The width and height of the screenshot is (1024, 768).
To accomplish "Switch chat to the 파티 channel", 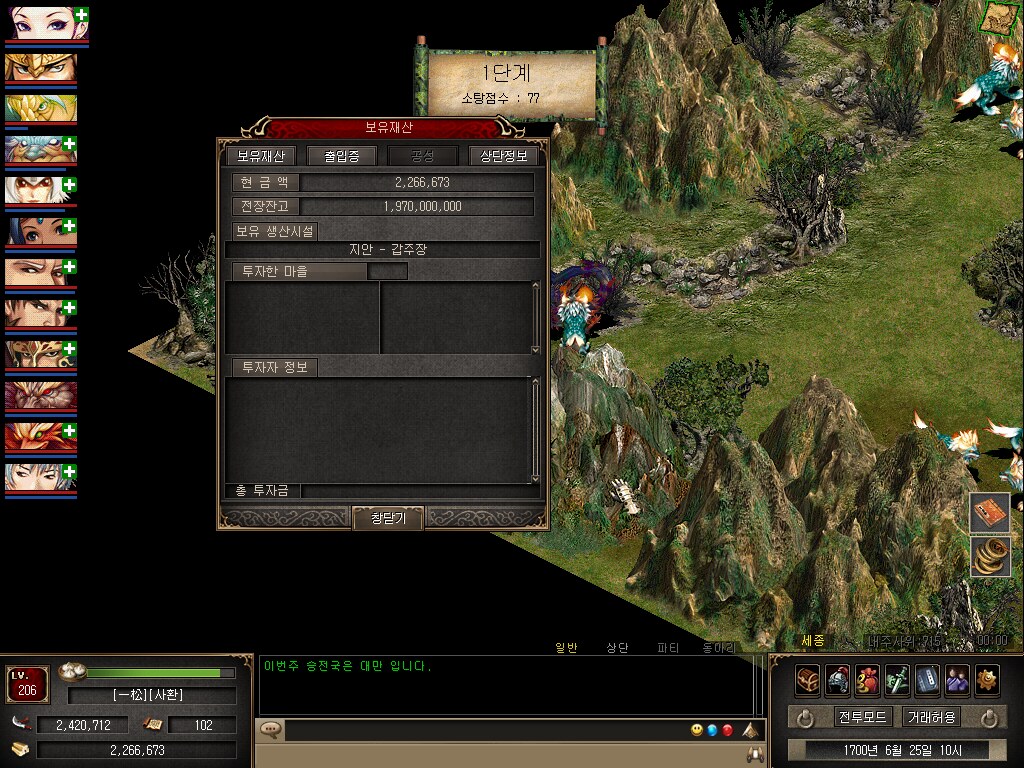I will point(668,648).
